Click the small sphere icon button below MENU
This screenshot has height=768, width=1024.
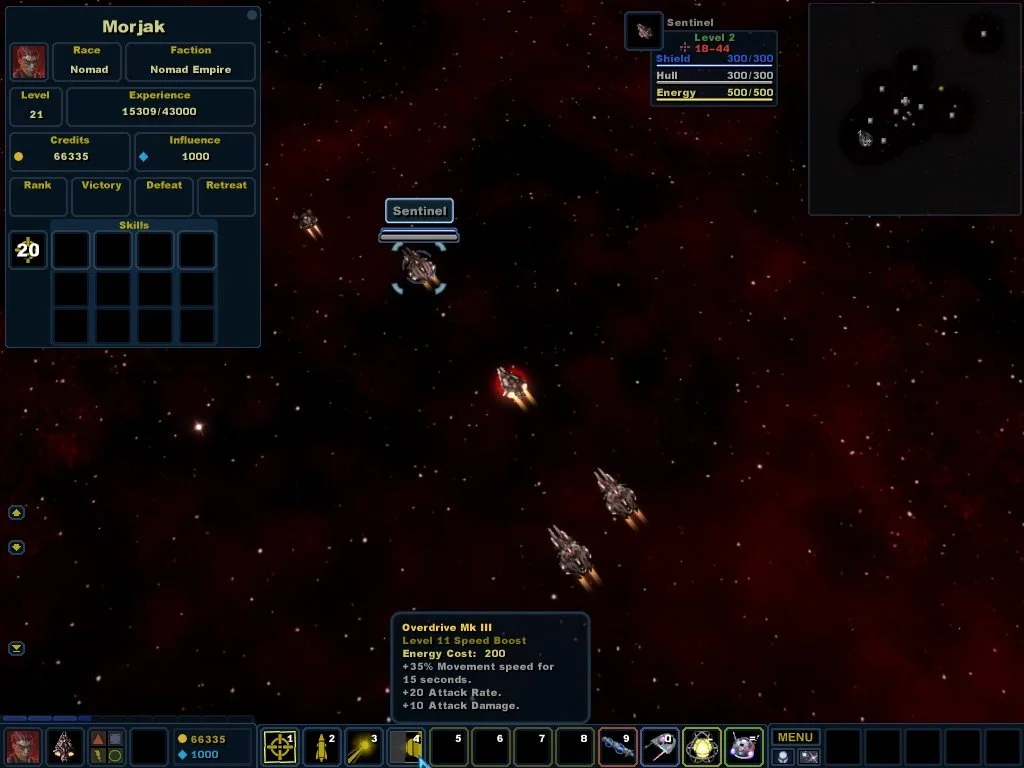[783, 757]
